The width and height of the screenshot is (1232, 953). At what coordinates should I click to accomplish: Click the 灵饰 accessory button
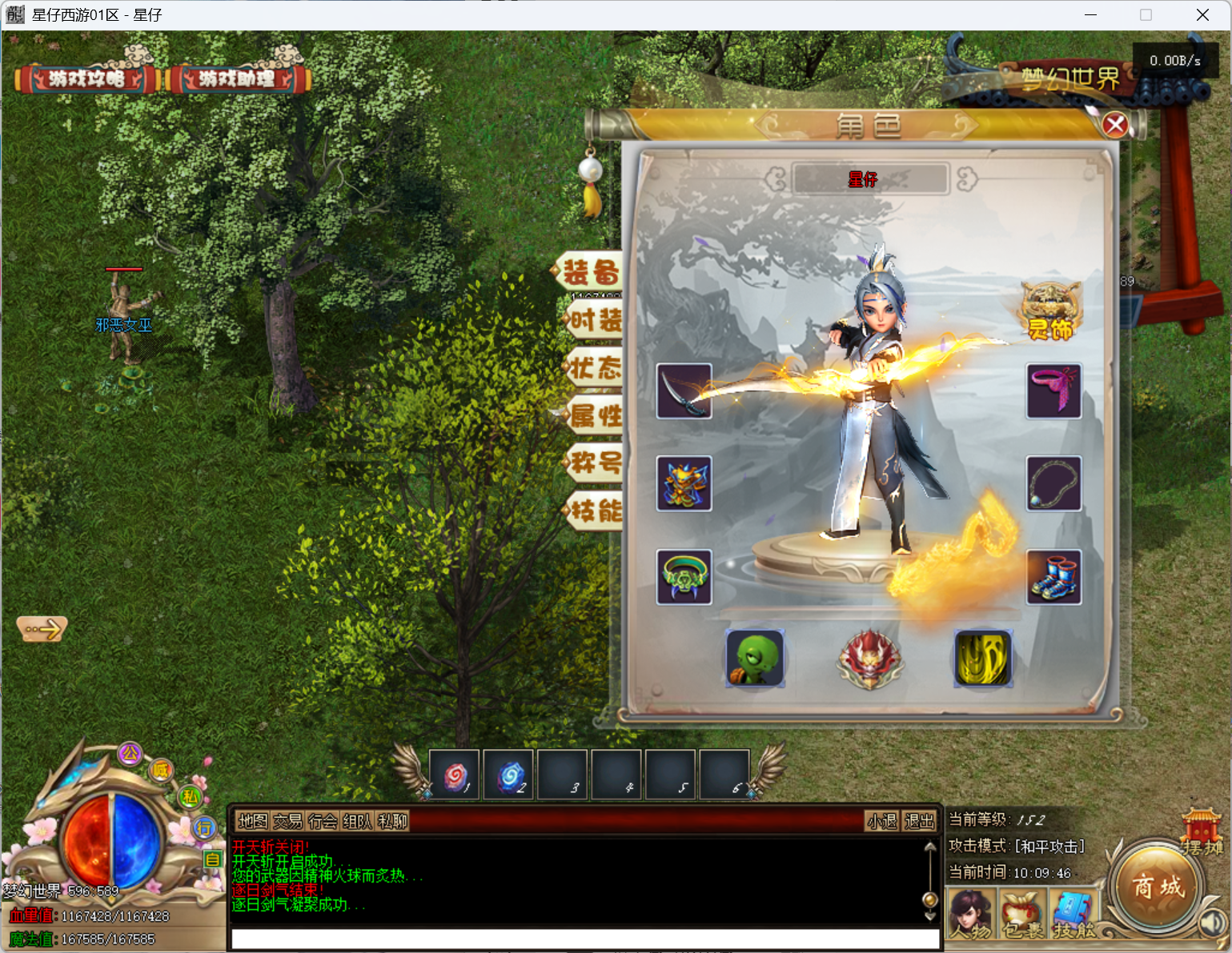pos(1050,314)
